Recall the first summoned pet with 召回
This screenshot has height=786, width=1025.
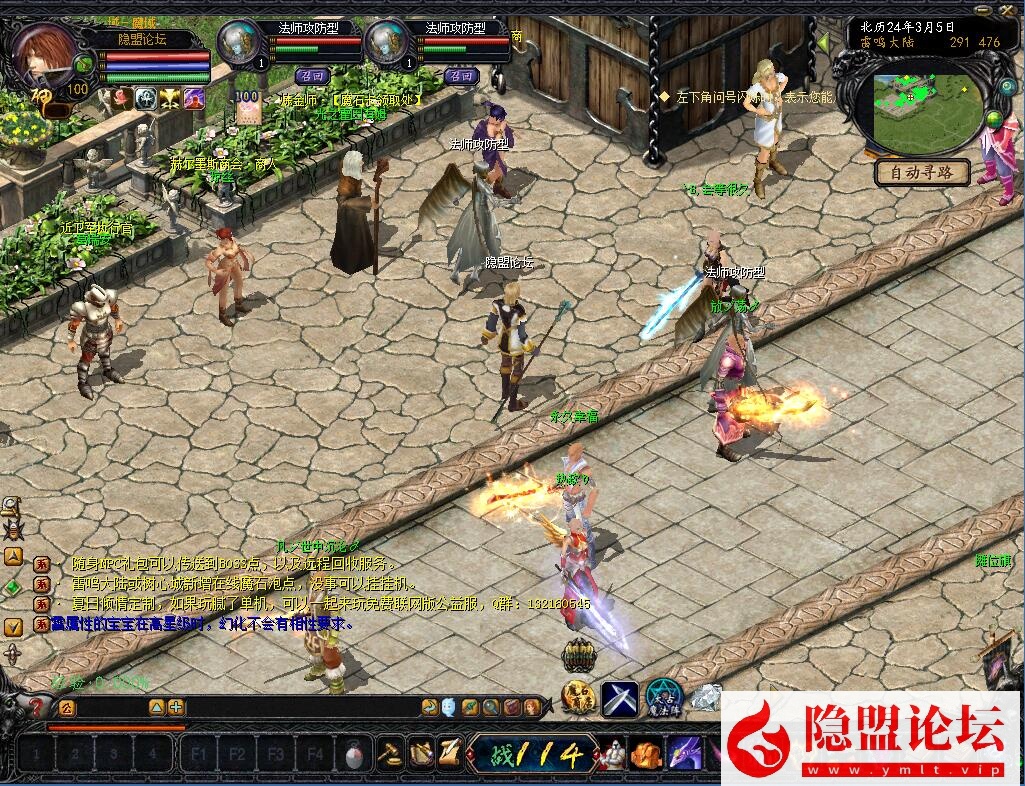(x=313, y=75)
